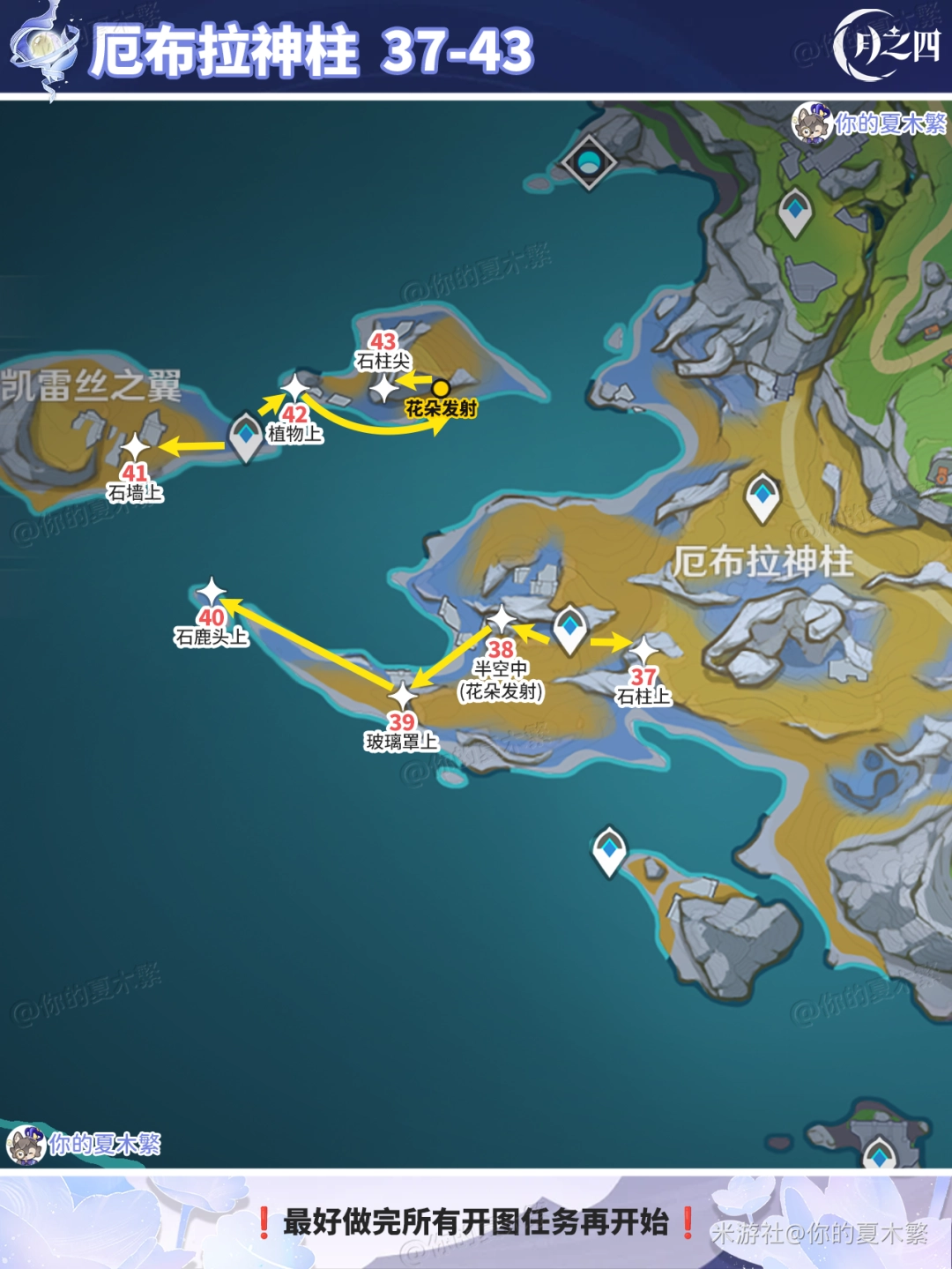Screen dimensions: 952x1269
Task: Choose star marker 39 labeled 玻璃罩上
Action: coord(402,696)
